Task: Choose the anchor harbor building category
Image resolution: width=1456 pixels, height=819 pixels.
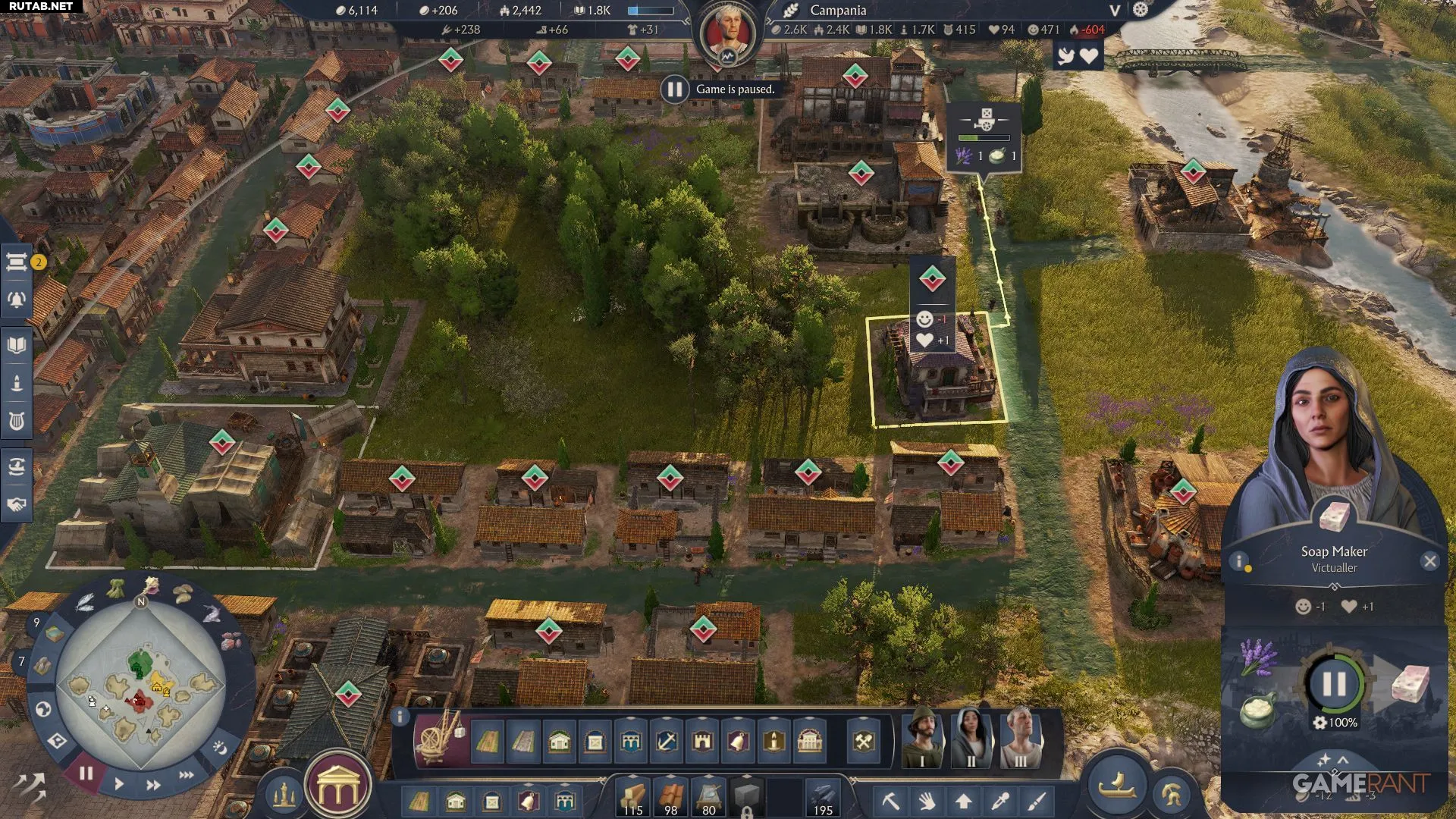Action: coord(667,741)
